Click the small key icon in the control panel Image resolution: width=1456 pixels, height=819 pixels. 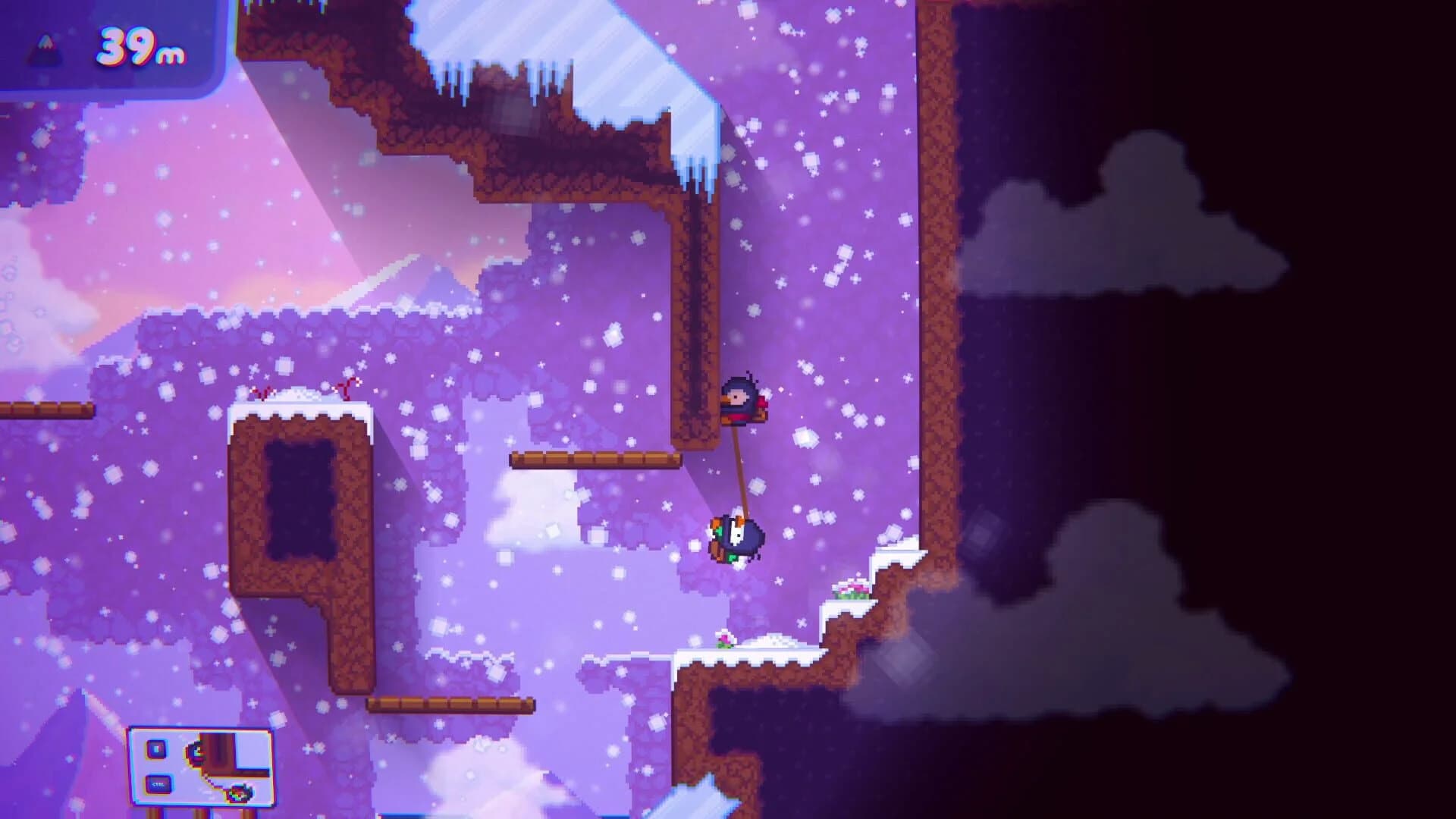[156, 749]
